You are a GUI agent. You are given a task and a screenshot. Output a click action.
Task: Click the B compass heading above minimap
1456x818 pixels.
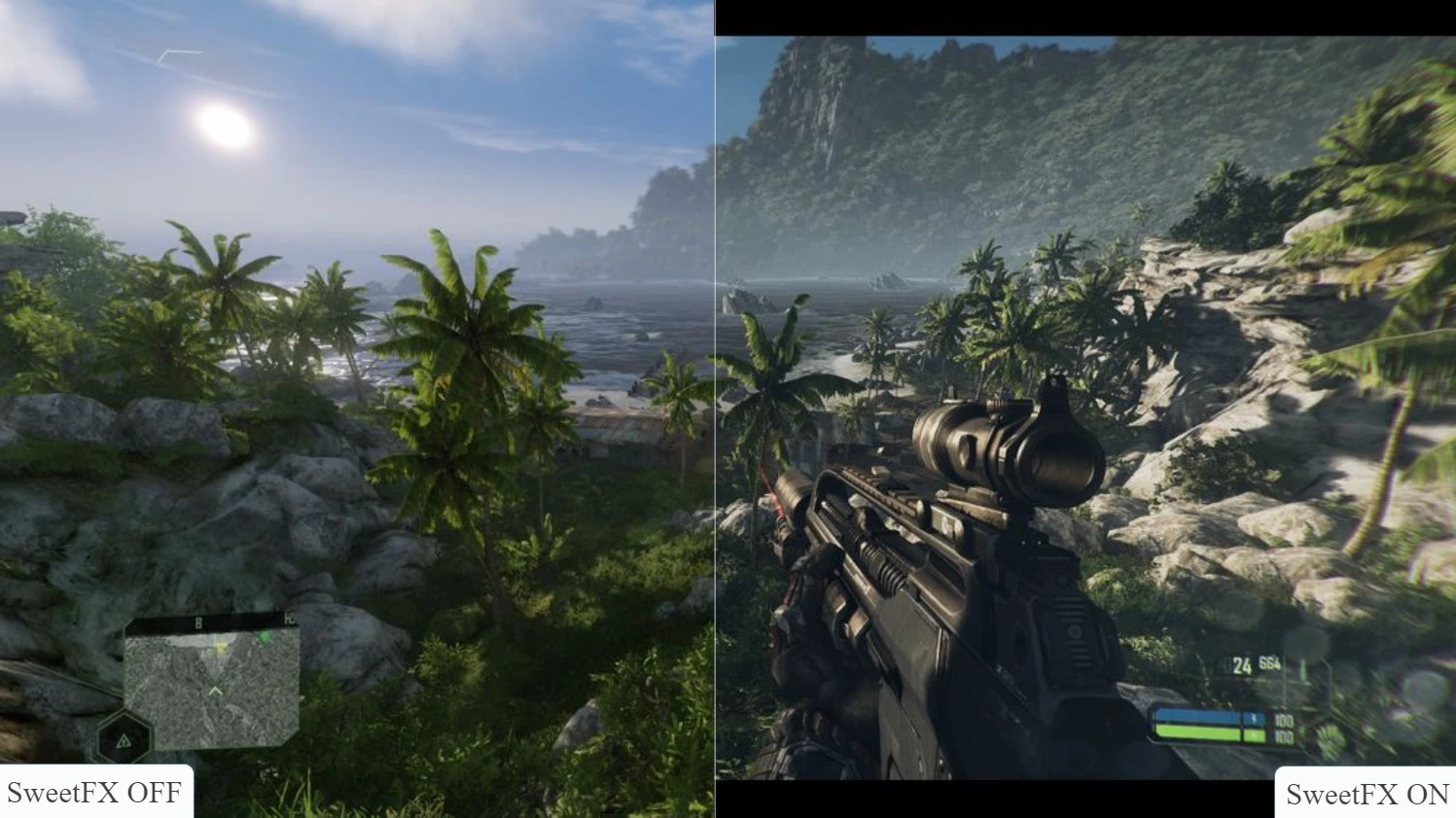point(197,622)
